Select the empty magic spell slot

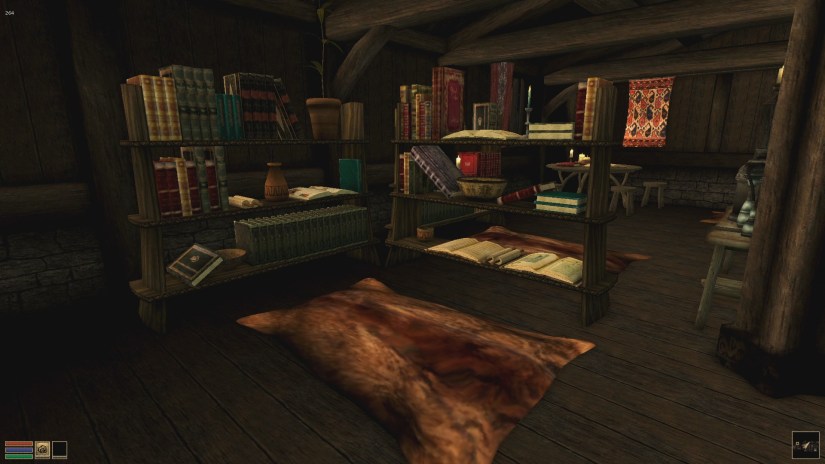tap(59, 449)
